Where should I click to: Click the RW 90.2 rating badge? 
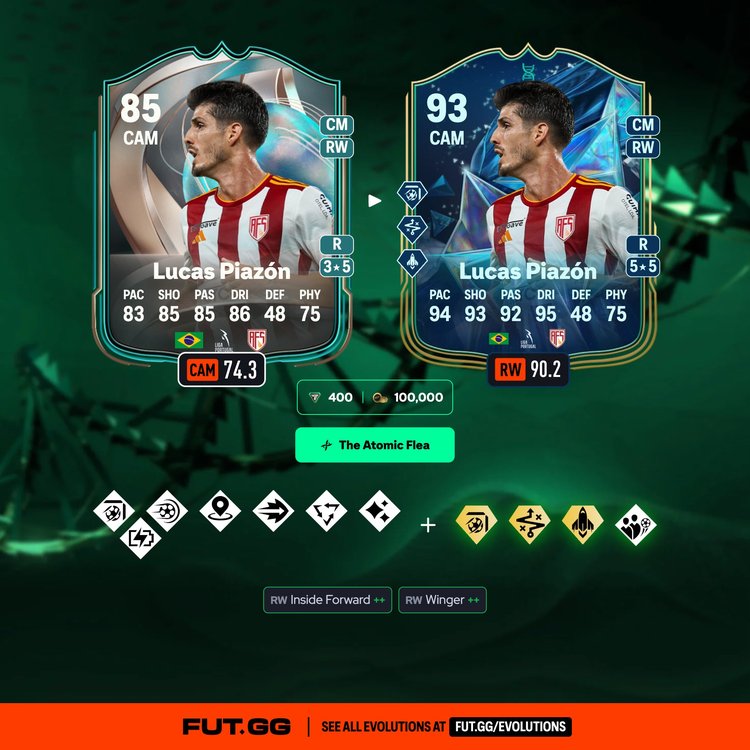coord(528,370)
